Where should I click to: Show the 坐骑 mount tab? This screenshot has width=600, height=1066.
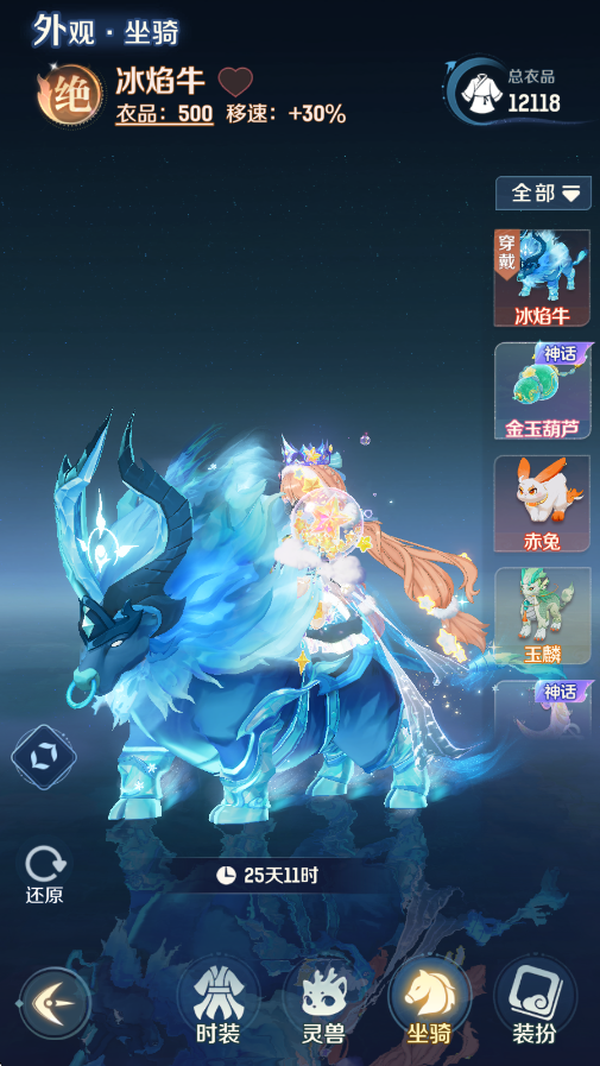pyautogui.click(x=429, y=1002)
